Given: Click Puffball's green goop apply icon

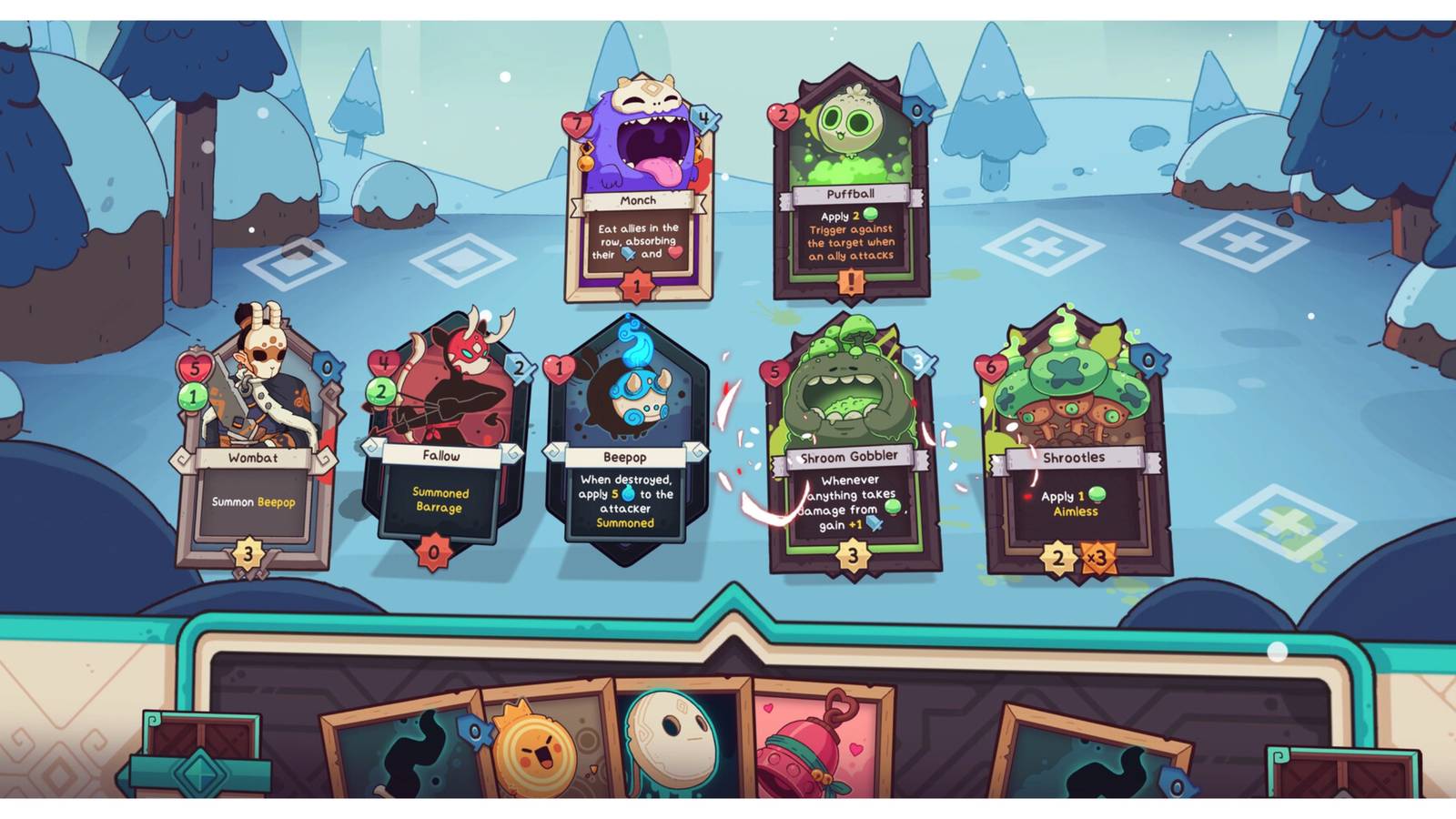Looking at the screenshot, I should pos(872,216).
